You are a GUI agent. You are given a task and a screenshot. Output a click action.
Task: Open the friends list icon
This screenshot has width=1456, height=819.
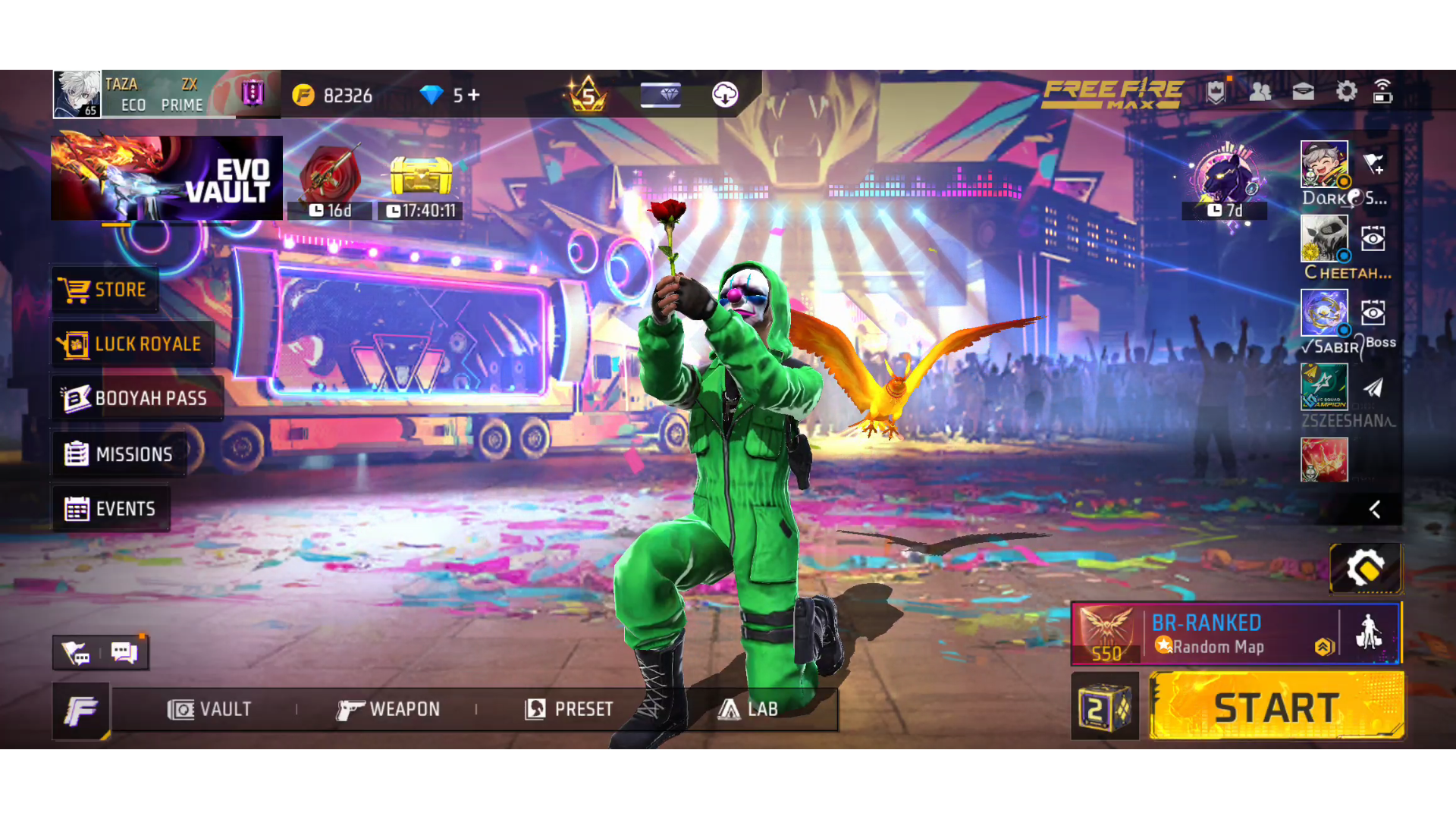(1260, 93)
